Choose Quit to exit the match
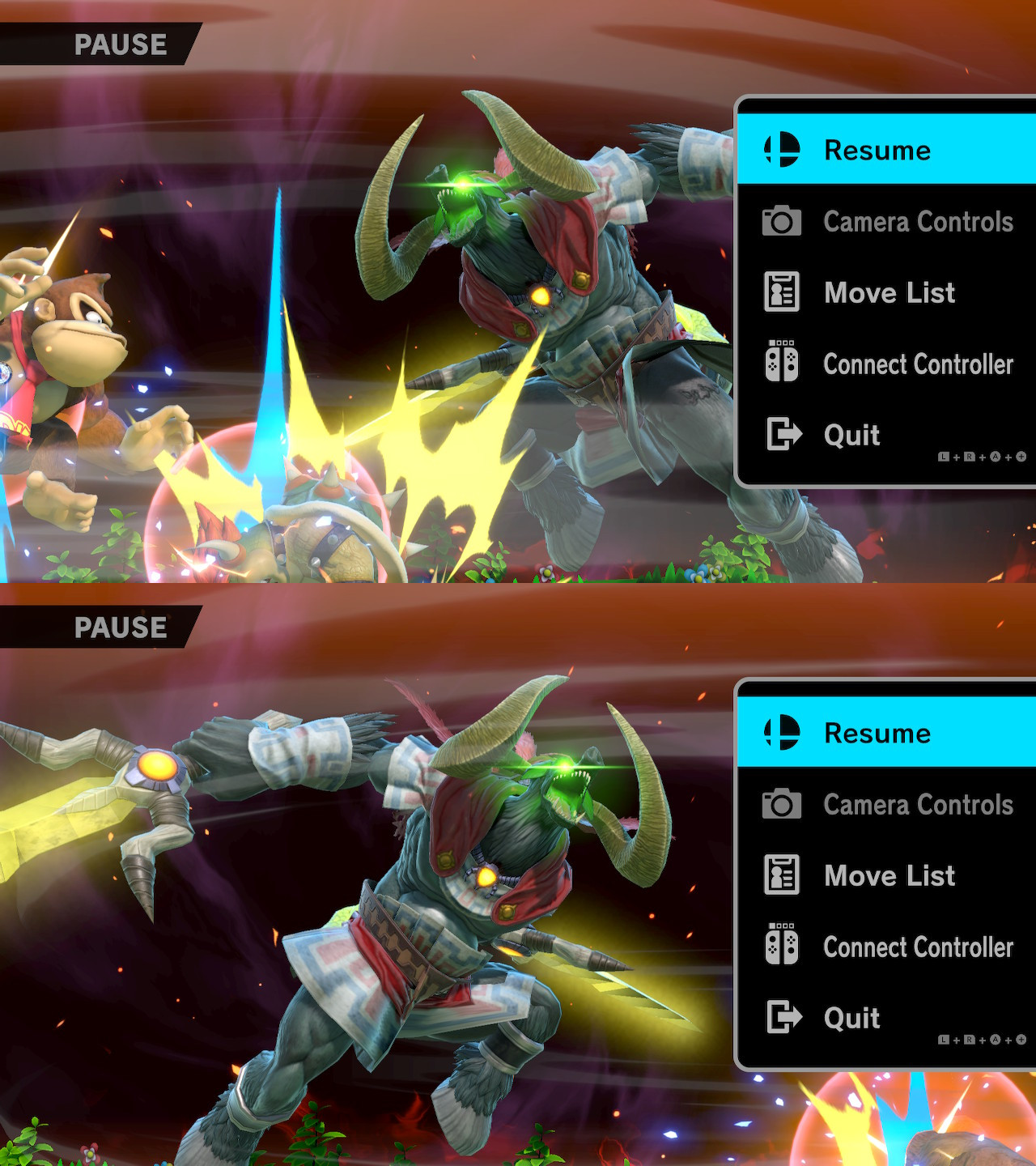This screenshot has width=1036, height=1166. tap(850, 436)
